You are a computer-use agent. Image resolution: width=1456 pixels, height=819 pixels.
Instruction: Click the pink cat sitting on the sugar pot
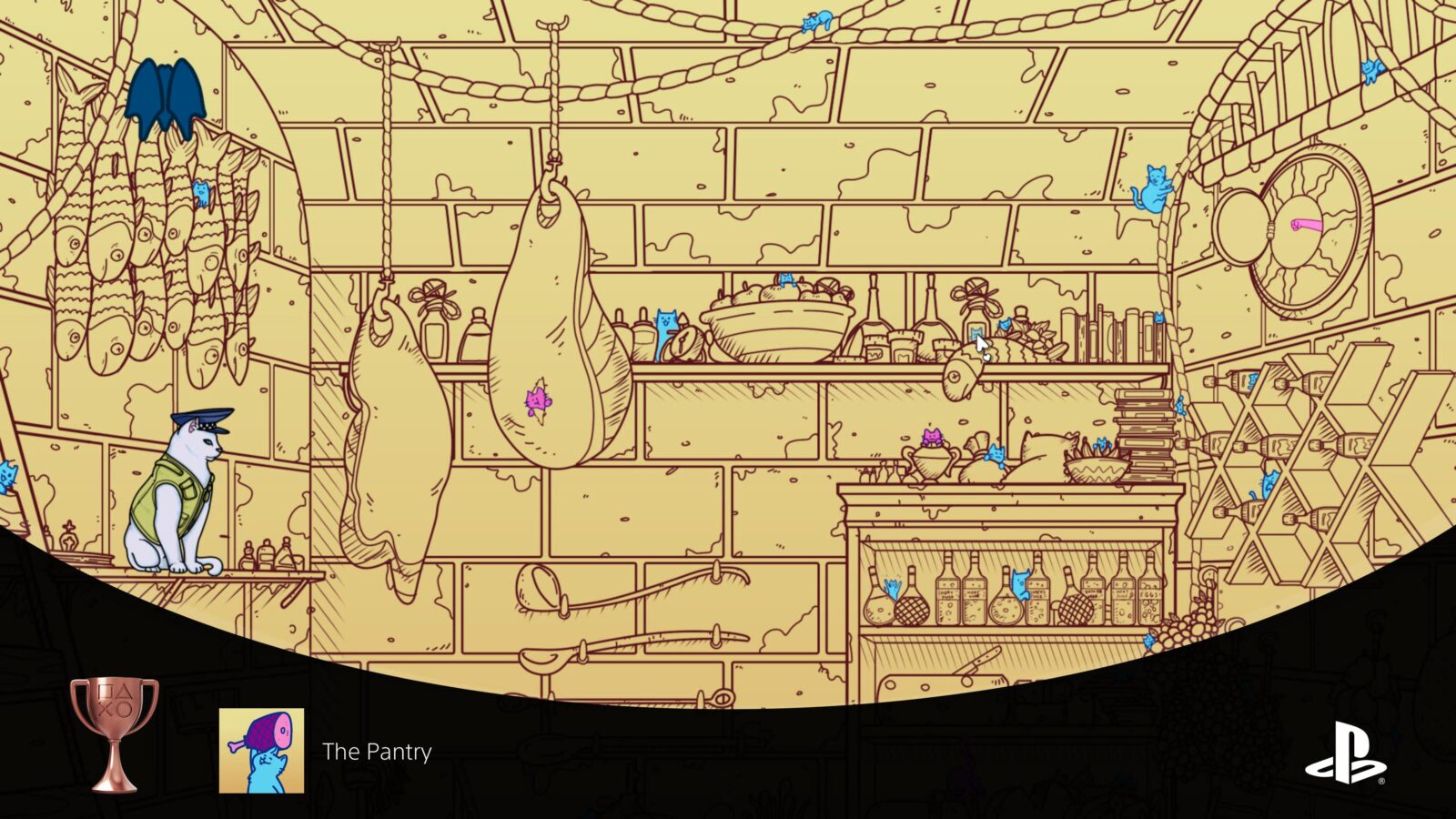click(x=932, y=434)
